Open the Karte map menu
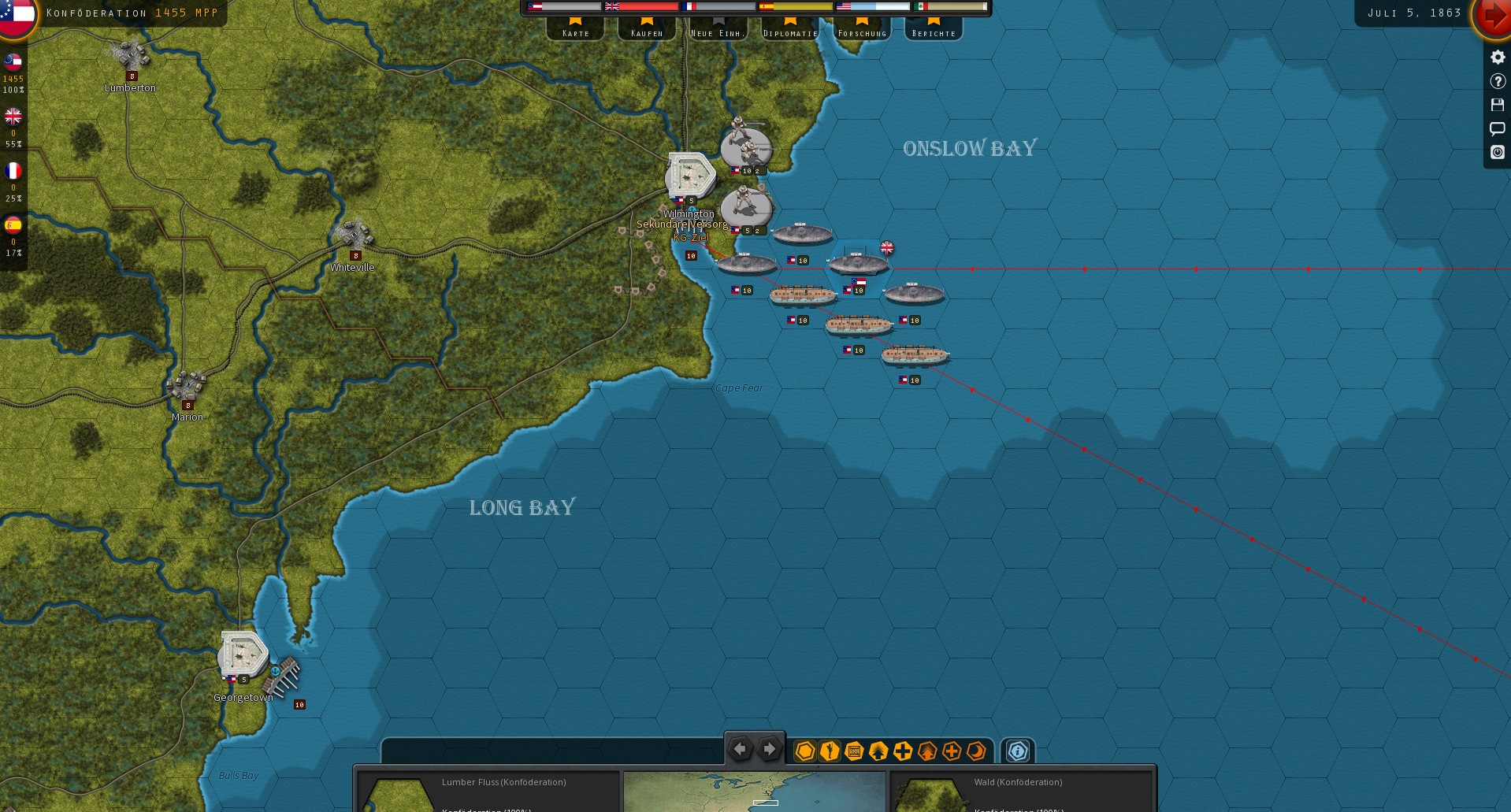This screenshot has height=812, width=1511. coord(576,28)
